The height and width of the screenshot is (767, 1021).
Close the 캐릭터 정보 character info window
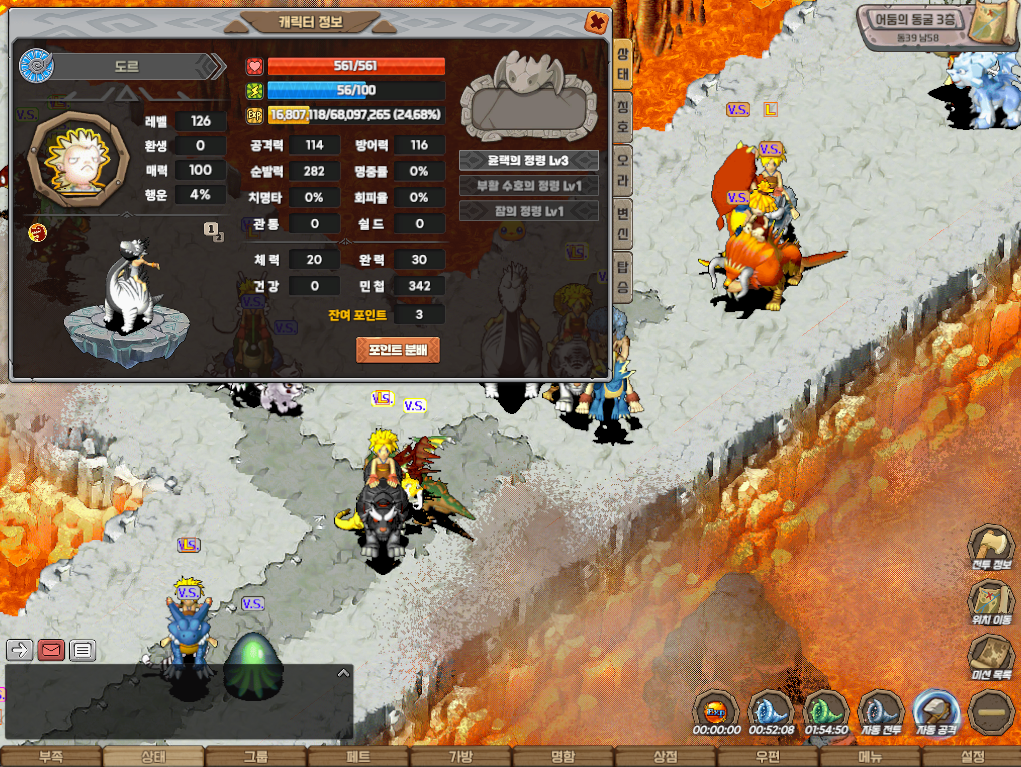596,21
